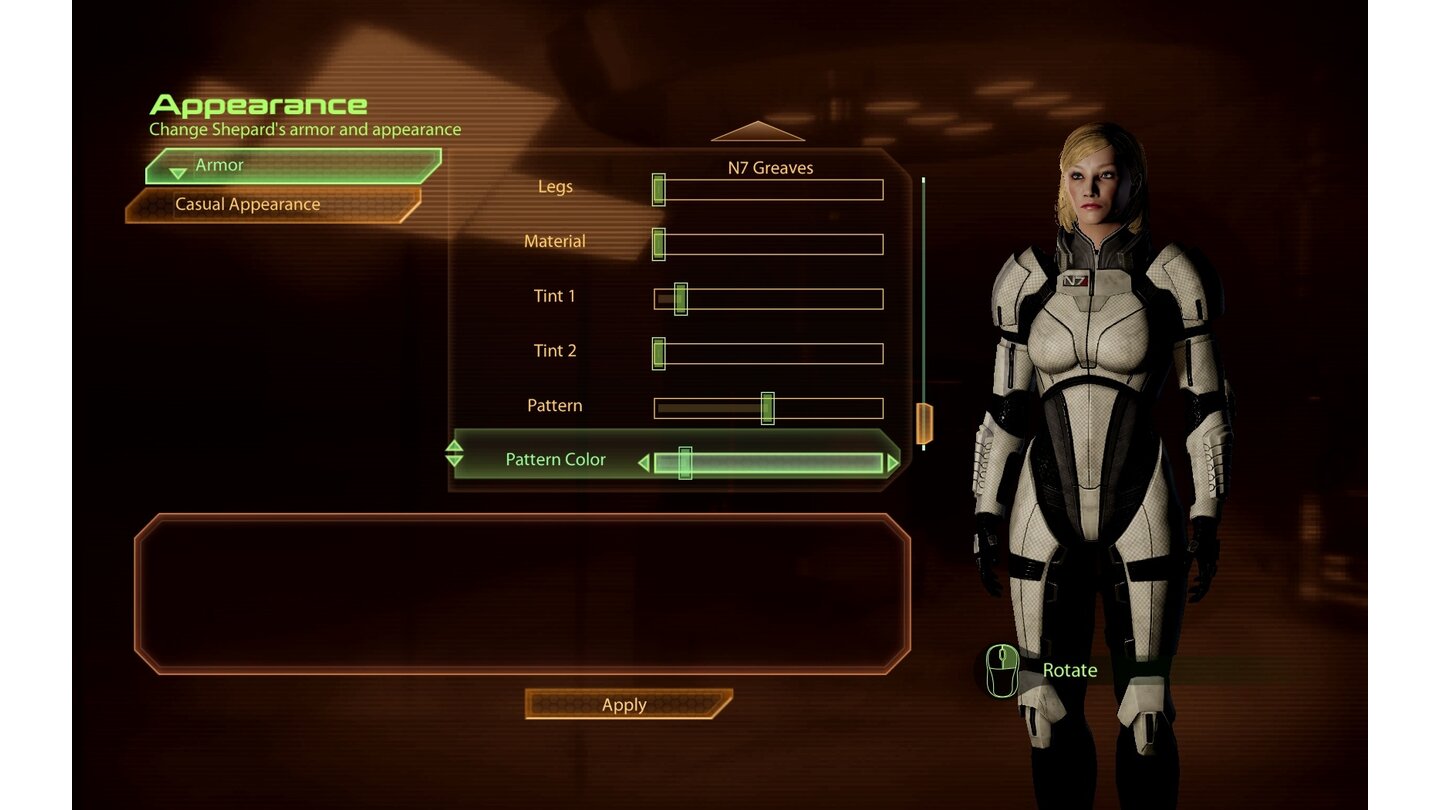This screenshot has height=810, width=1440.
Task: Click the Material slider handle
Action: coord(660,242)
